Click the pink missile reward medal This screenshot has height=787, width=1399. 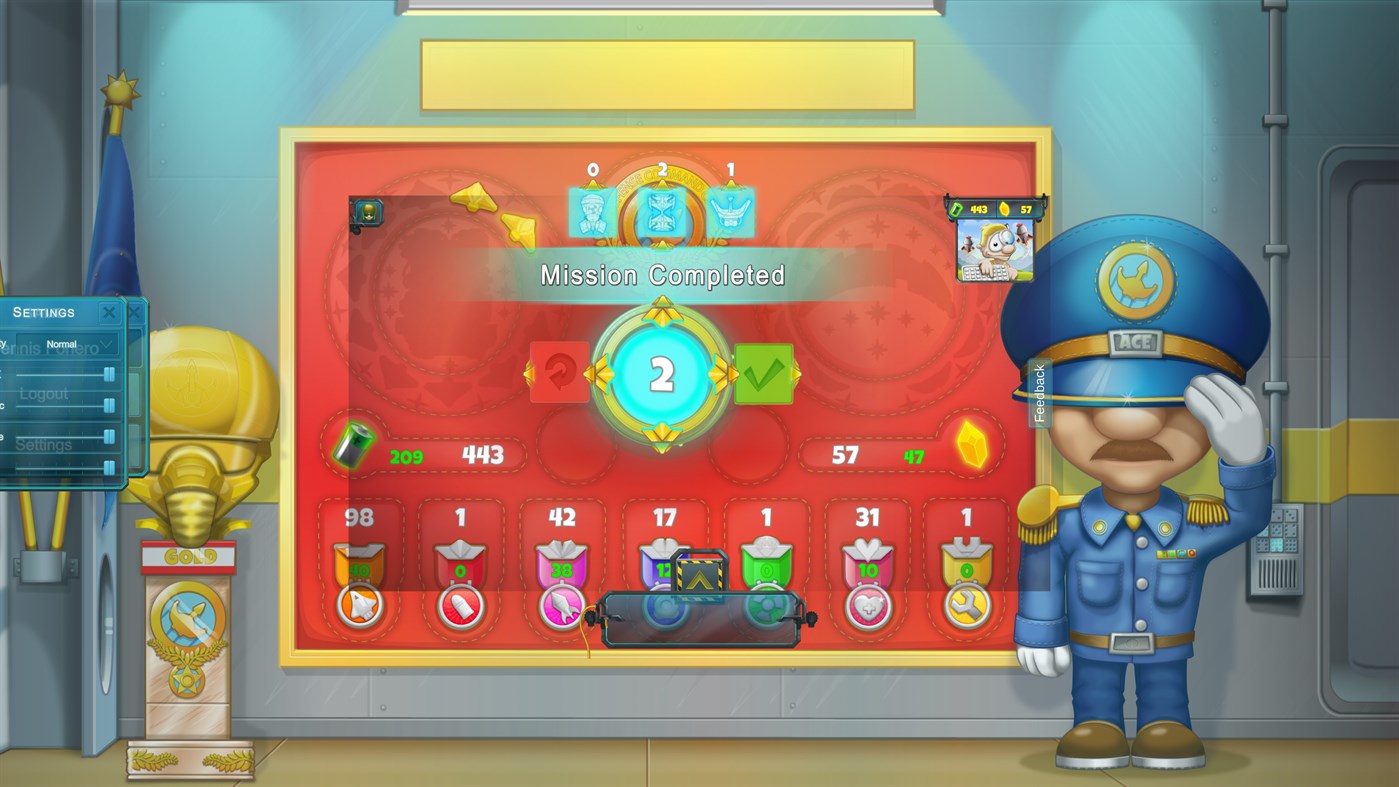562,607
